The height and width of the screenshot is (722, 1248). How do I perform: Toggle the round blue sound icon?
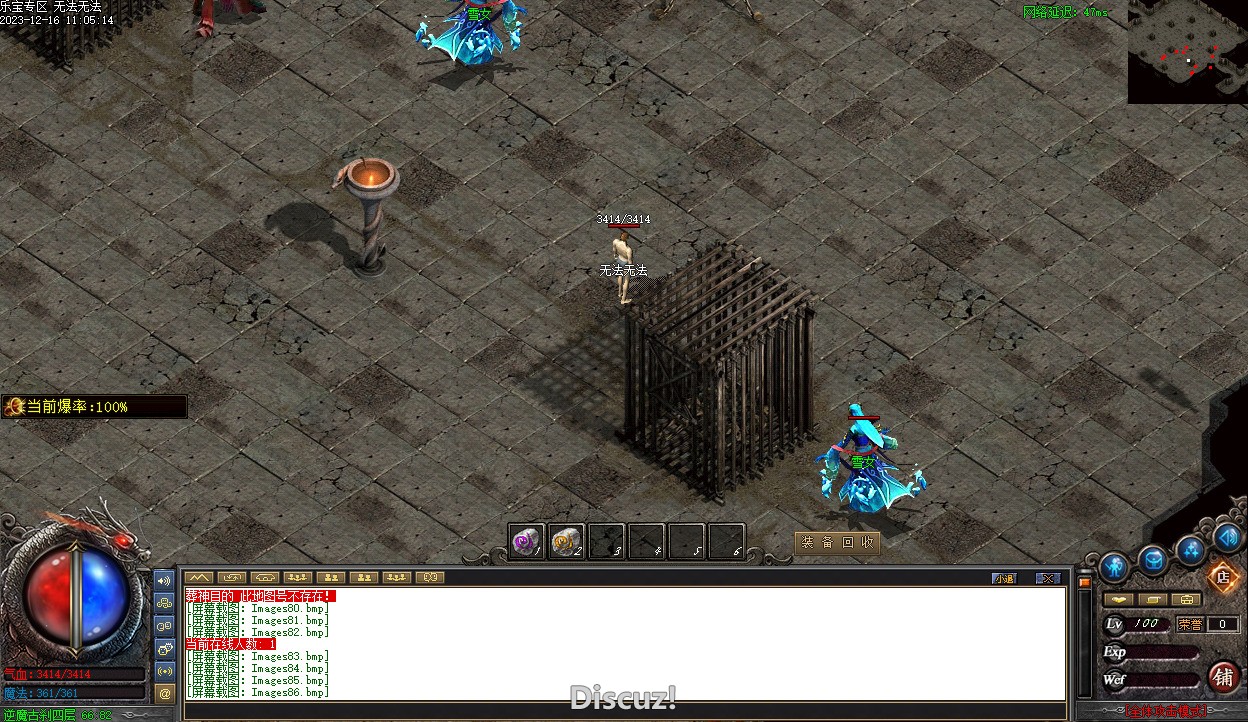(1228, 537)
